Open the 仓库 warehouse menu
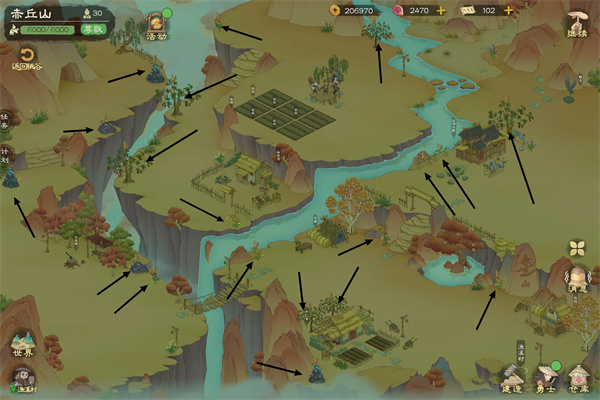Screen dimensions: 600x400 click(x=579, y=378)
